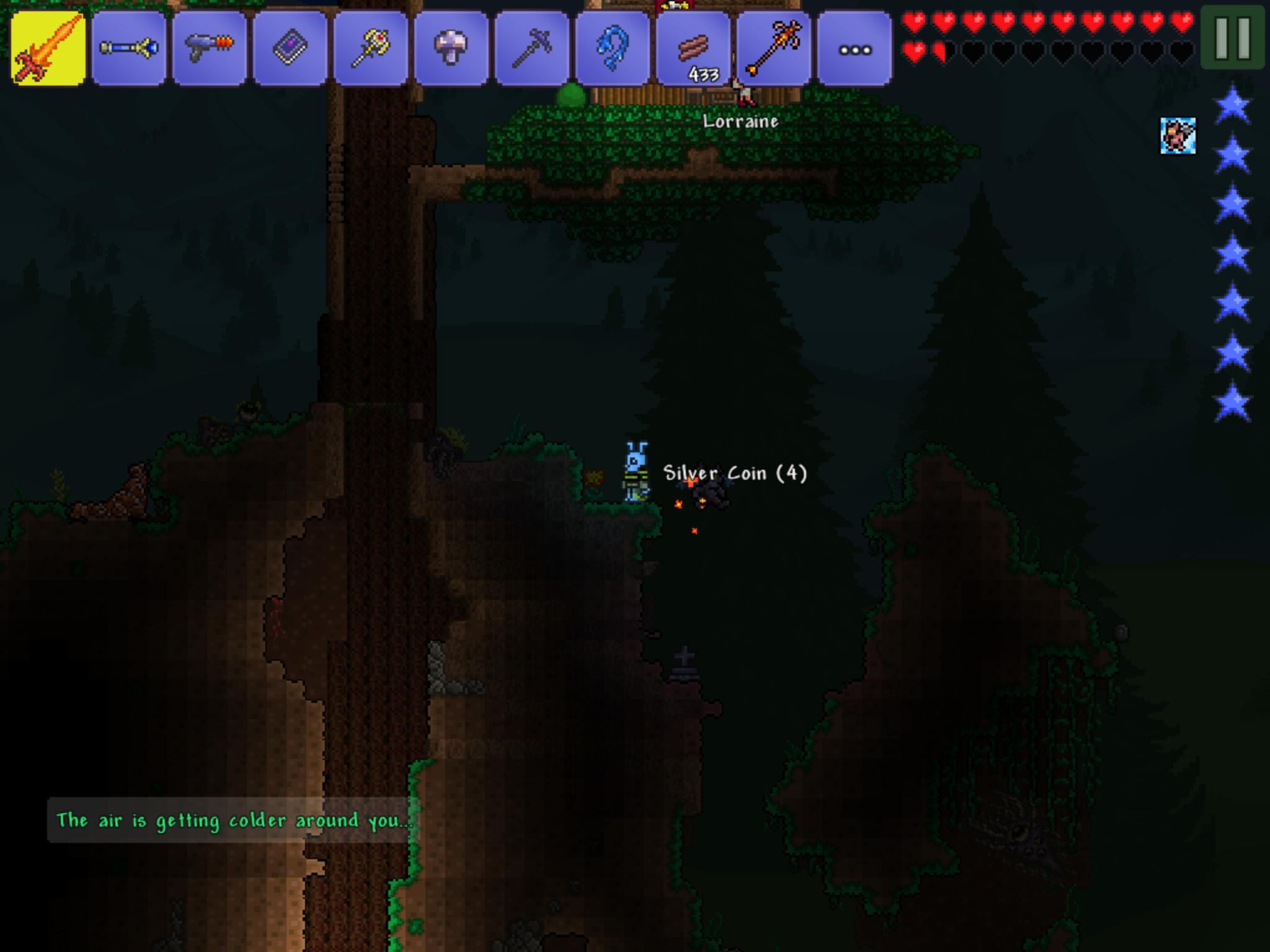Click the Silver Coin (4) pickup text
1270x952 pixels.
point(735,472)
